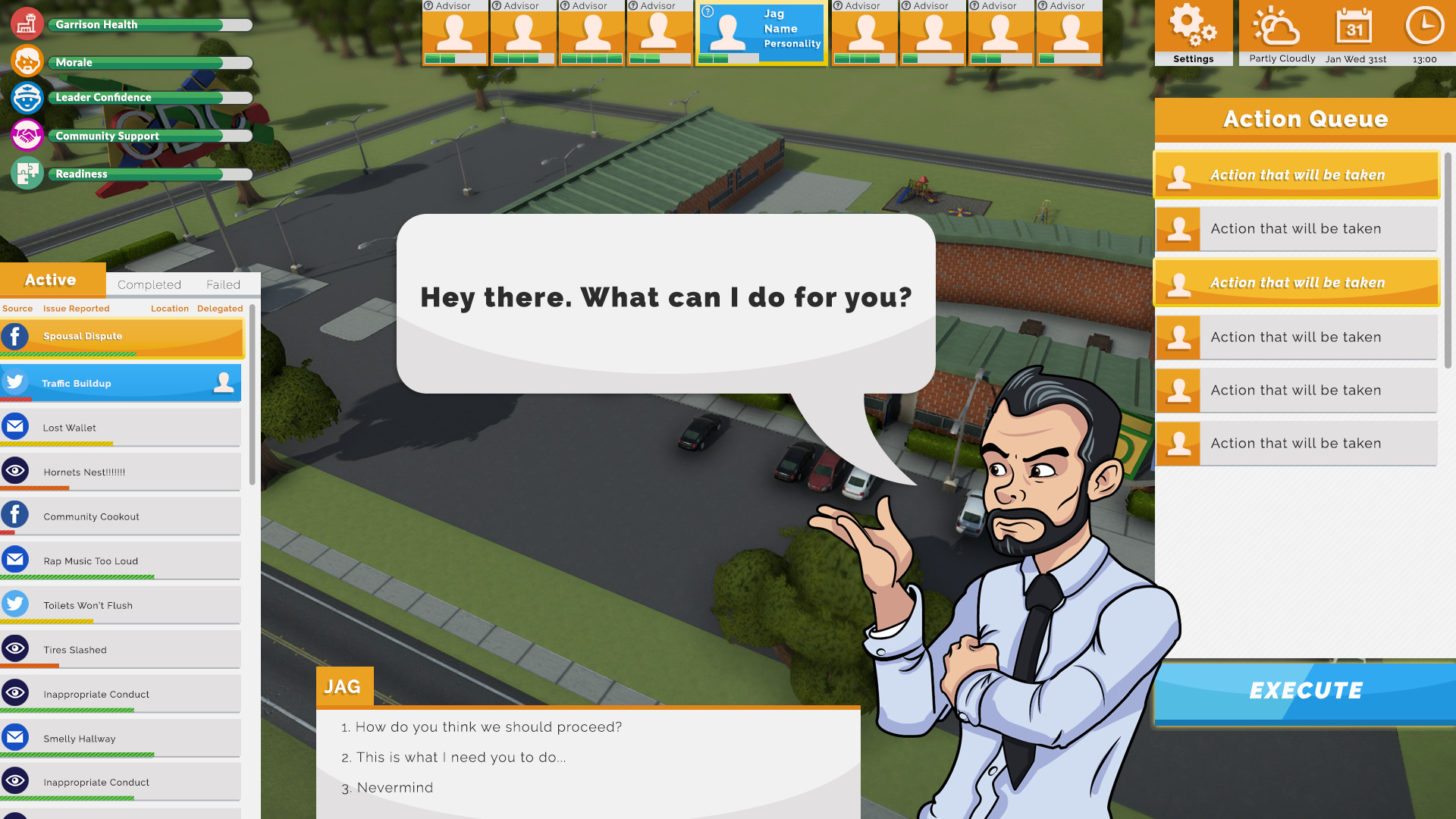Image resolution: width=1456 pixels, height=819 pixels.
Task: Switch to the Completed issues tab
Action: click(149, 284)
